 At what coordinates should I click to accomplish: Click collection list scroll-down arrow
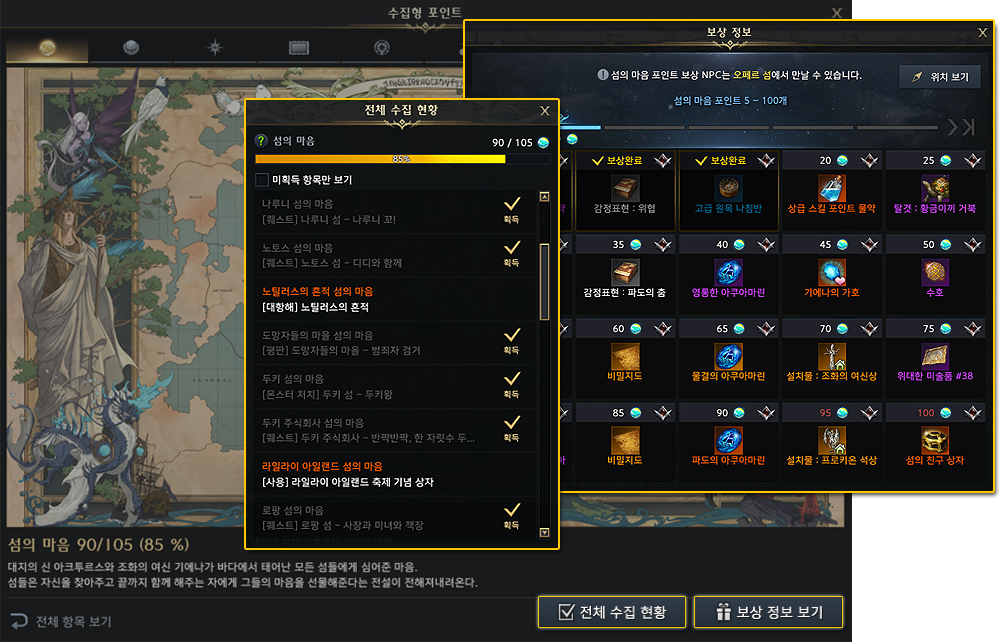coord(544,533)
